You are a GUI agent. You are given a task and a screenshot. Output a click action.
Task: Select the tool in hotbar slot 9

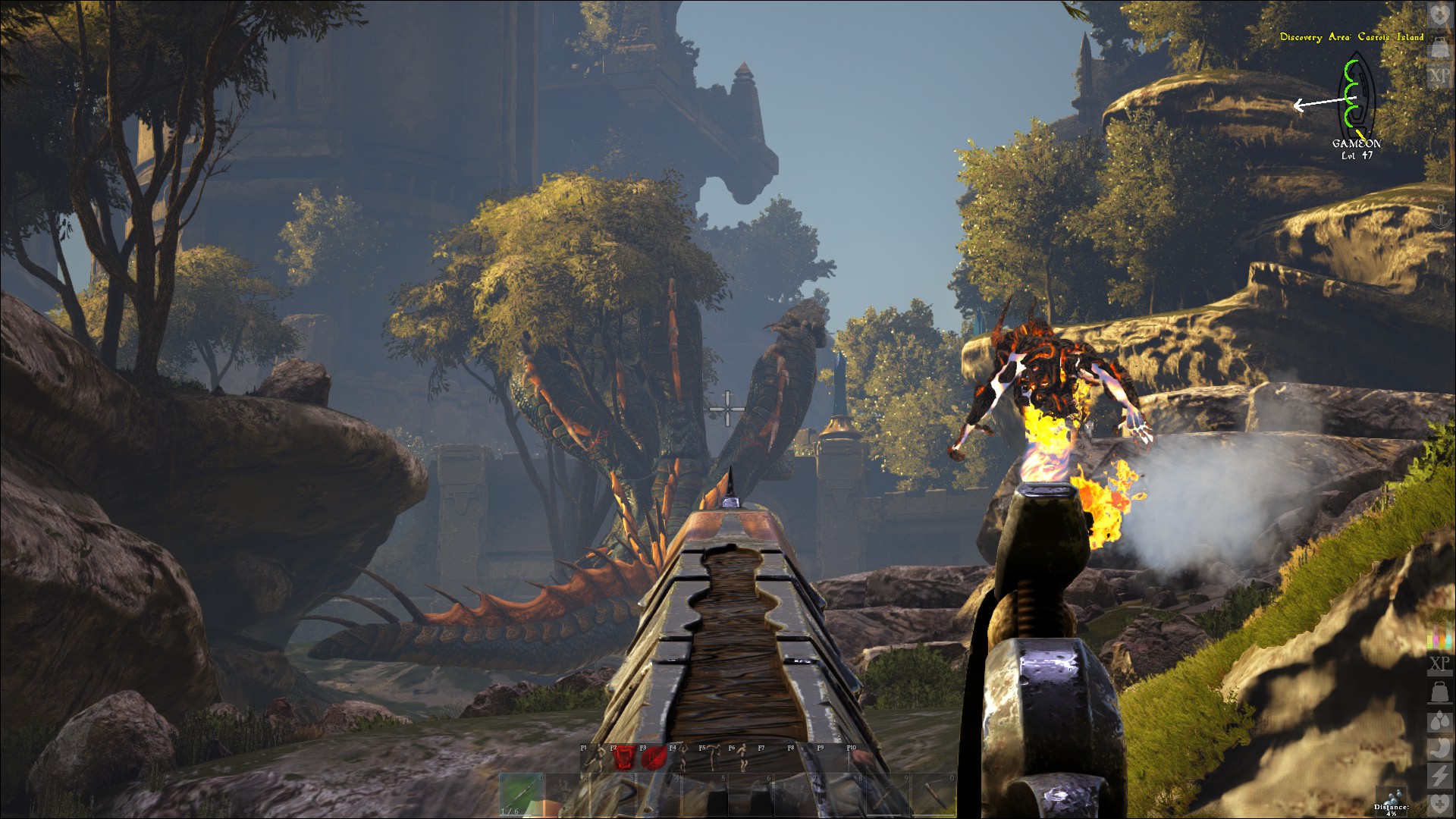pos(887,795)
